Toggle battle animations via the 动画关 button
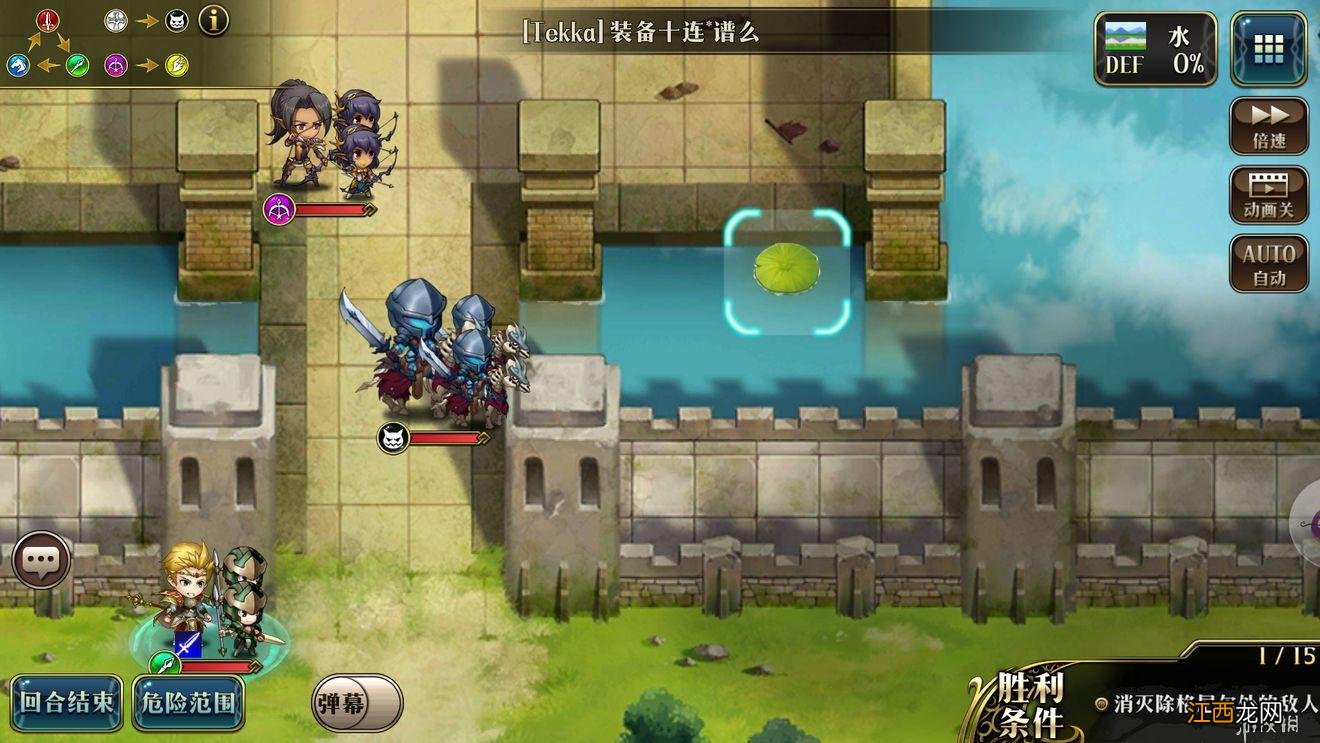The image size is (1320, 743). pos(1267,195)
